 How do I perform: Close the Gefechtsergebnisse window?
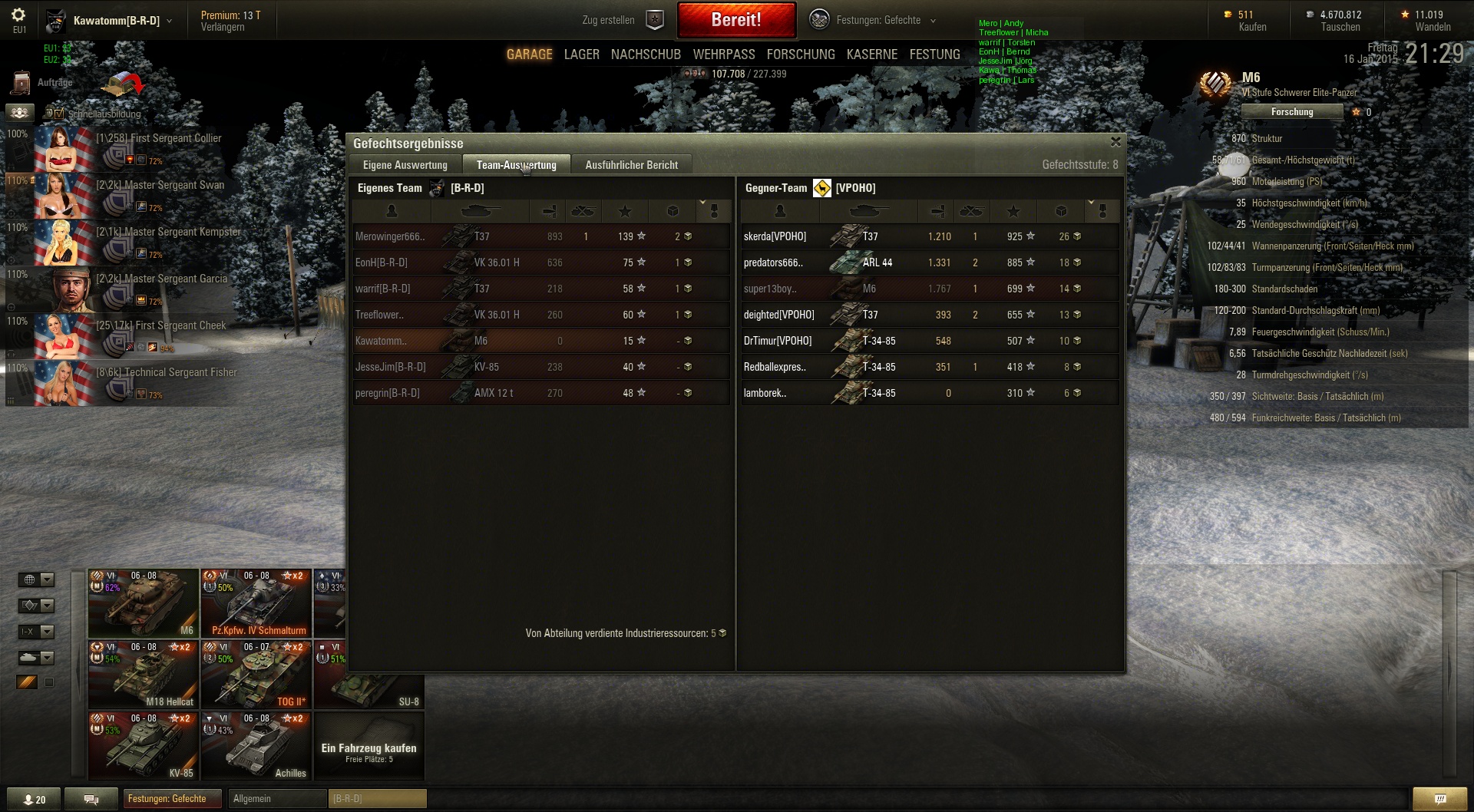[1115, 142]
